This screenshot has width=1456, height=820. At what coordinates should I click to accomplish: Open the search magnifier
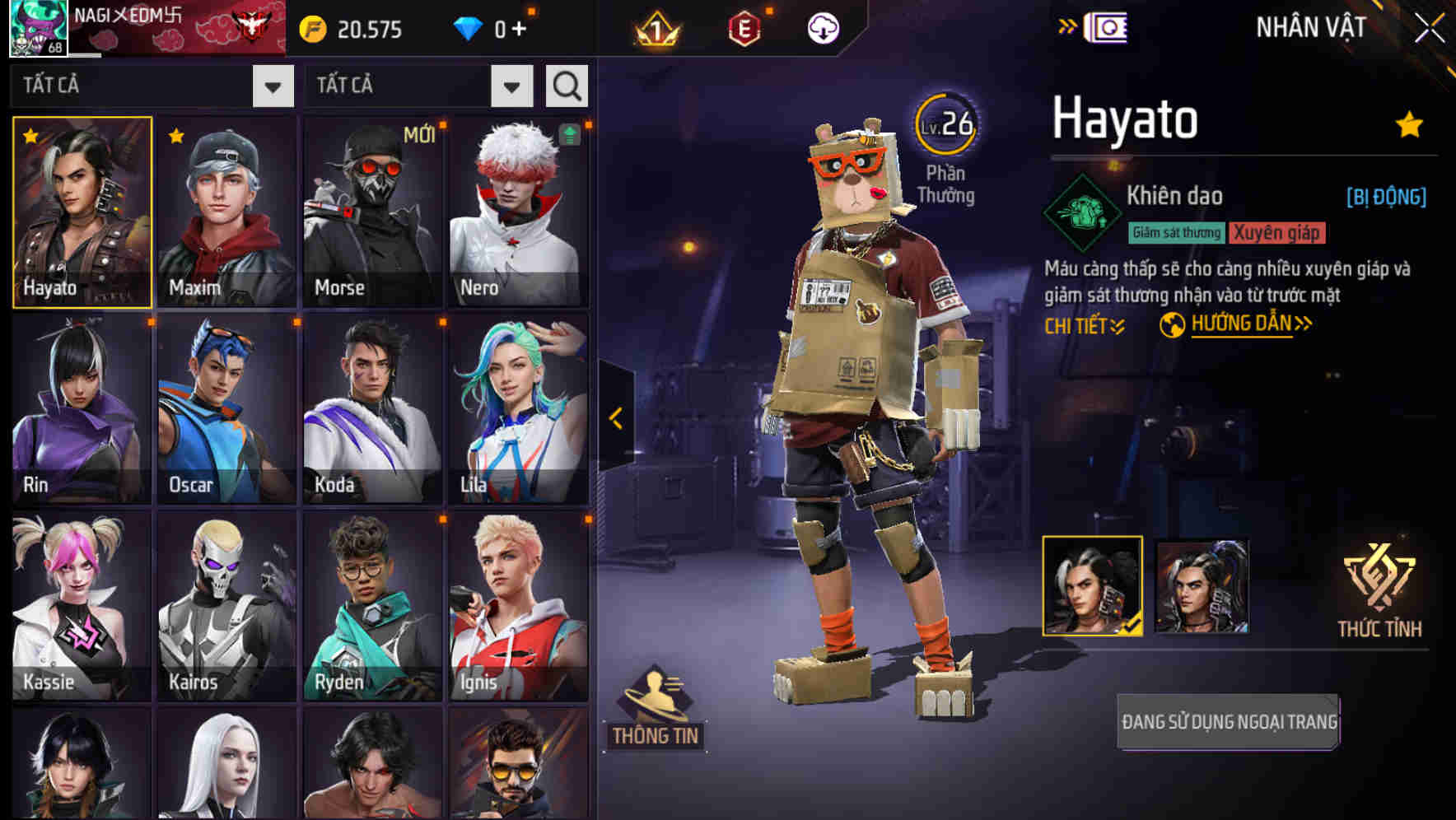tap(566, 85)
